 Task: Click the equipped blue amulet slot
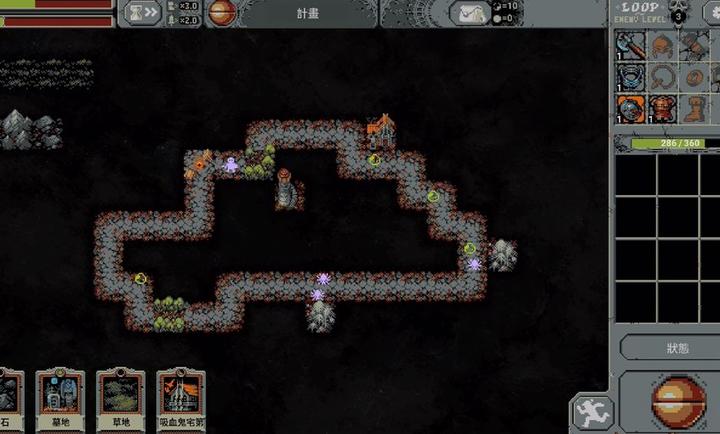click(x=632, y=76)
